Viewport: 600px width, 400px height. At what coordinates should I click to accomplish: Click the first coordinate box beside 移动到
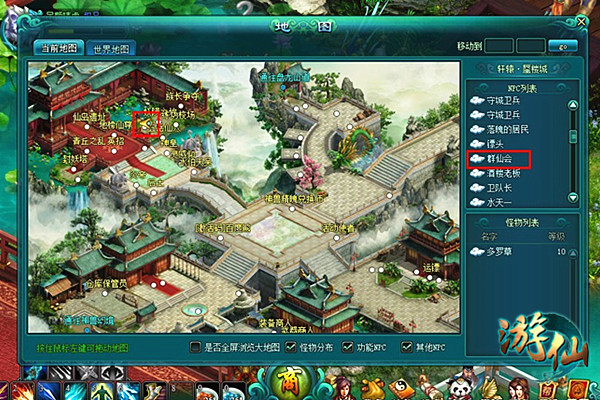point(500,46)
